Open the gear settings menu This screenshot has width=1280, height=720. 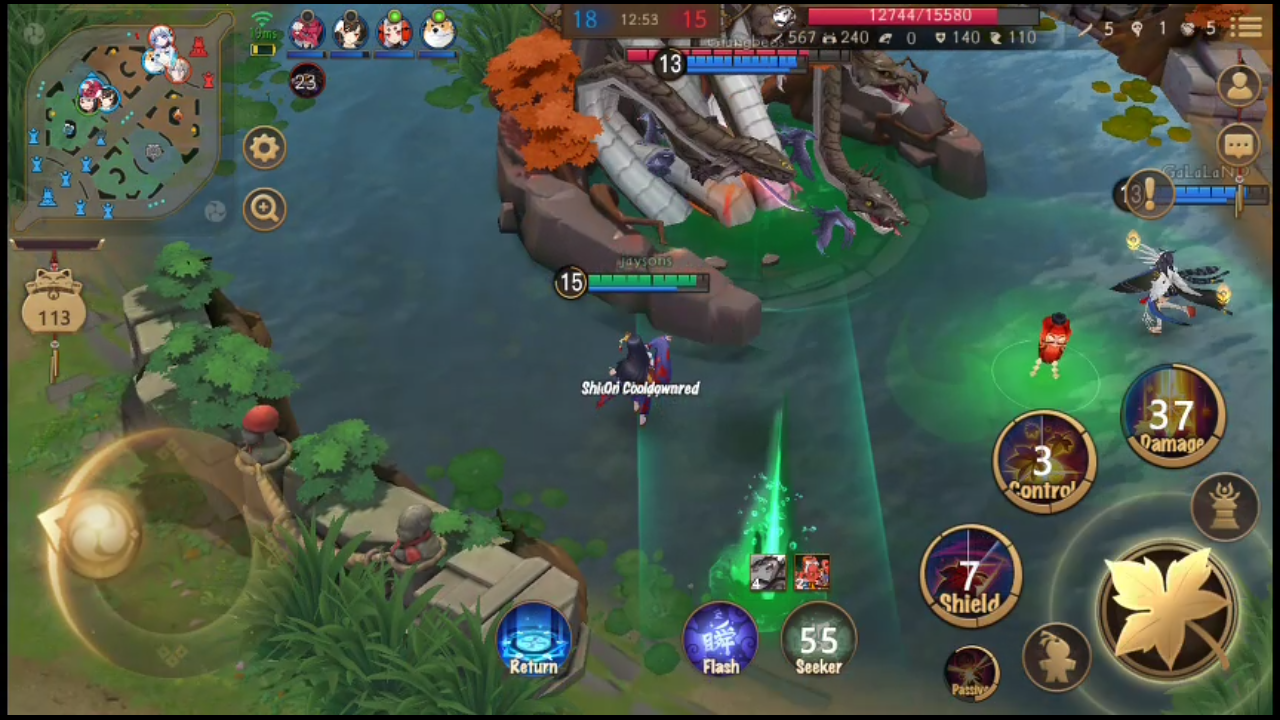pos(265,149)
